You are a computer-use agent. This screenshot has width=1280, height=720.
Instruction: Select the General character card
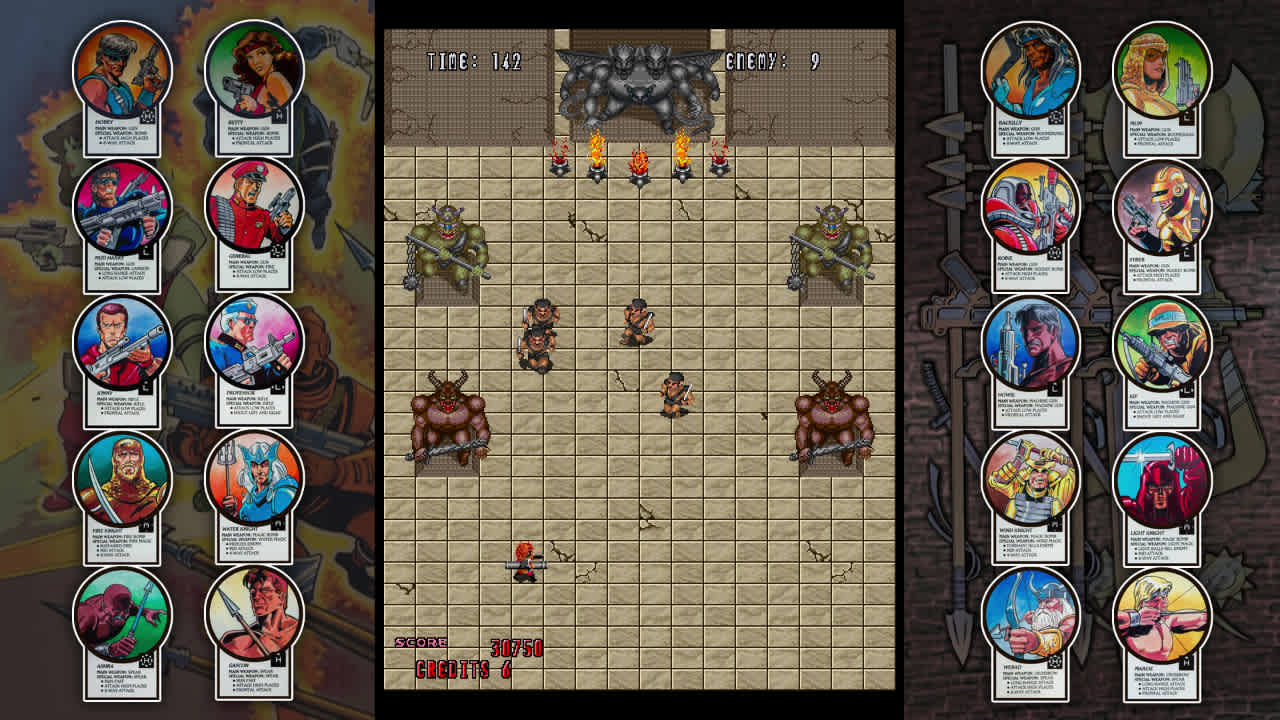point(250,210)
